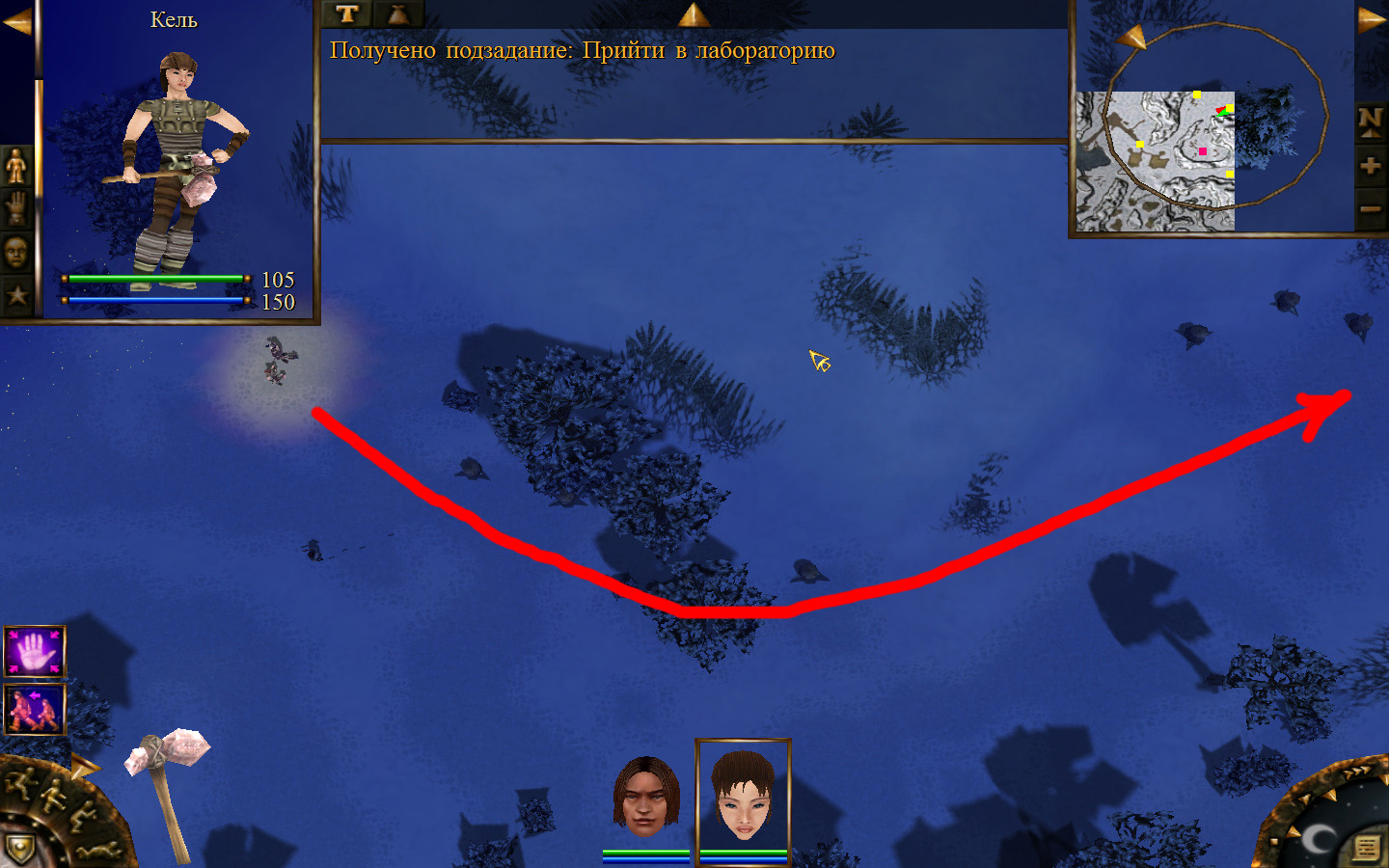Collapse the message log with up arrow
This screenshot has width=1389, height=868.
click(x=694, y=14)
